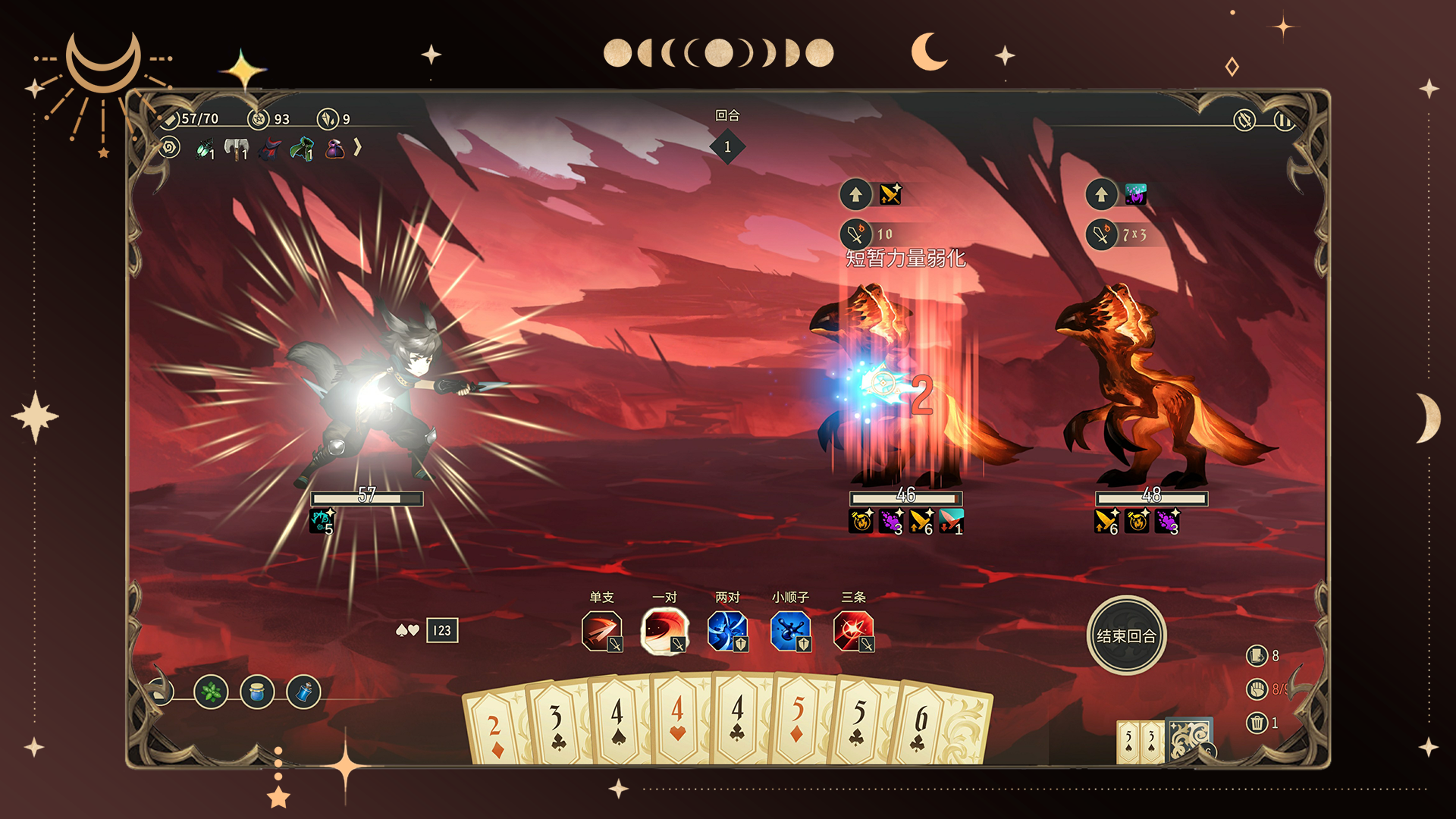Use the blue jar consumable

tap(257, 692)
